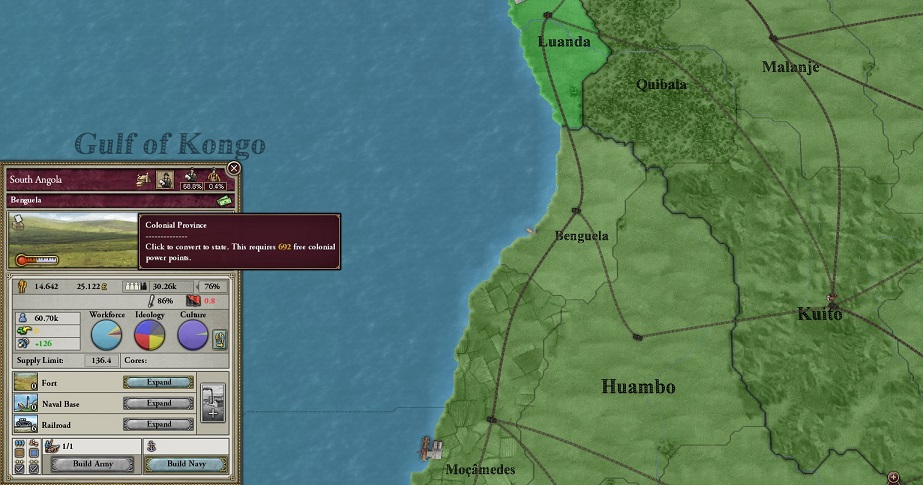Open the Culture pie chart

point(192,335)
